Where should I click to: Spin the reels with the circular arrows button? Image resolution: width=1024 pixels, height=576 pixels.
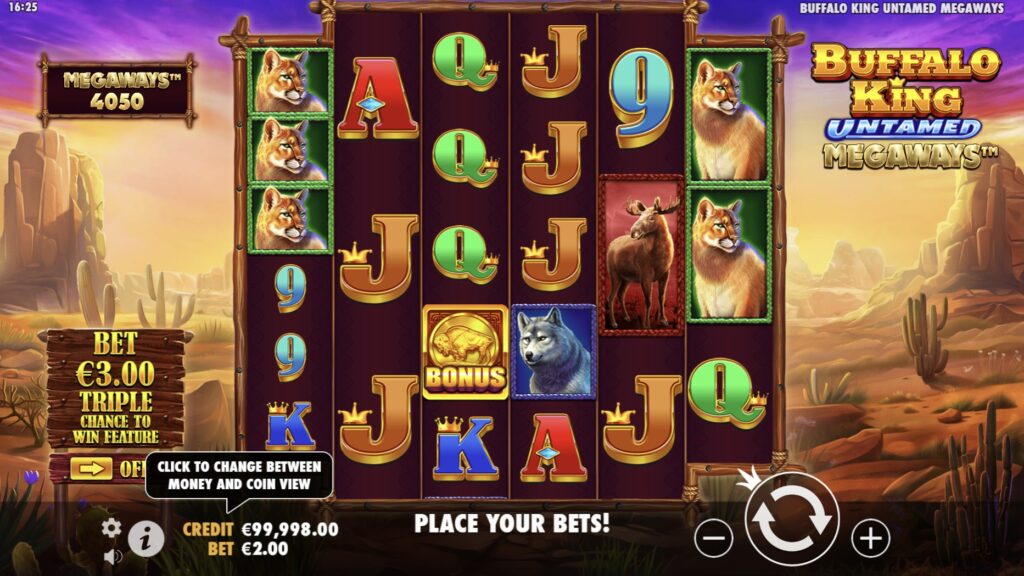pos(791,519)
